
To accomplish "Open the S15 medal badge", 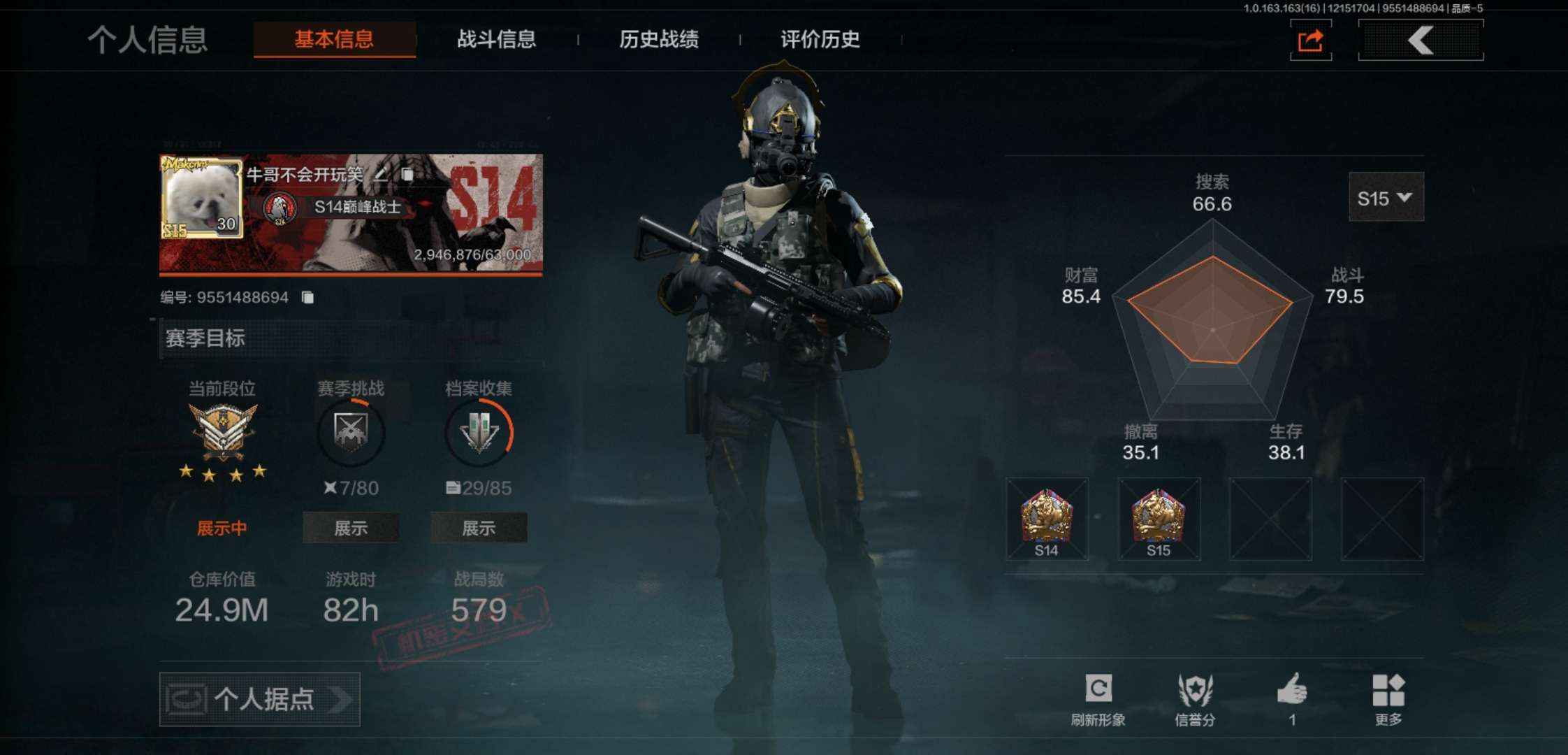I will pos(1159,517).
